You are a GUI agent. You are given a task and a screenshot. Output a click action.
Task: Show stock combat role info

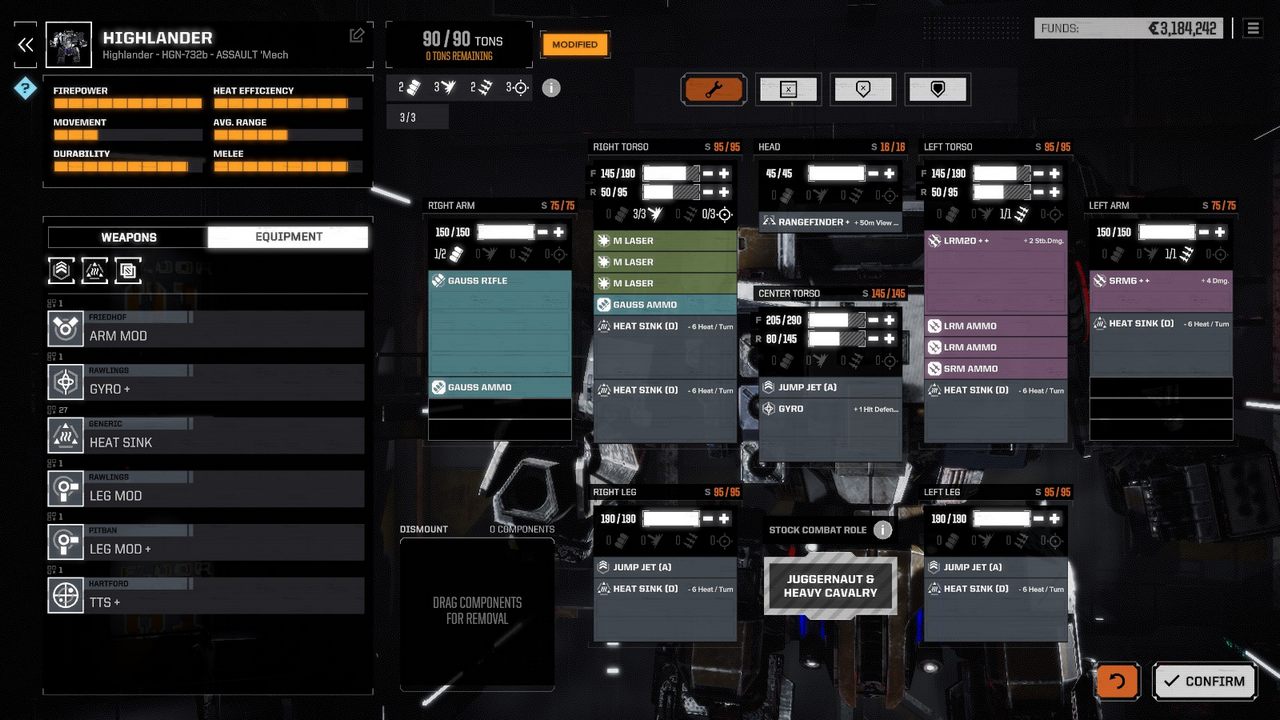(x=882, y=530)
